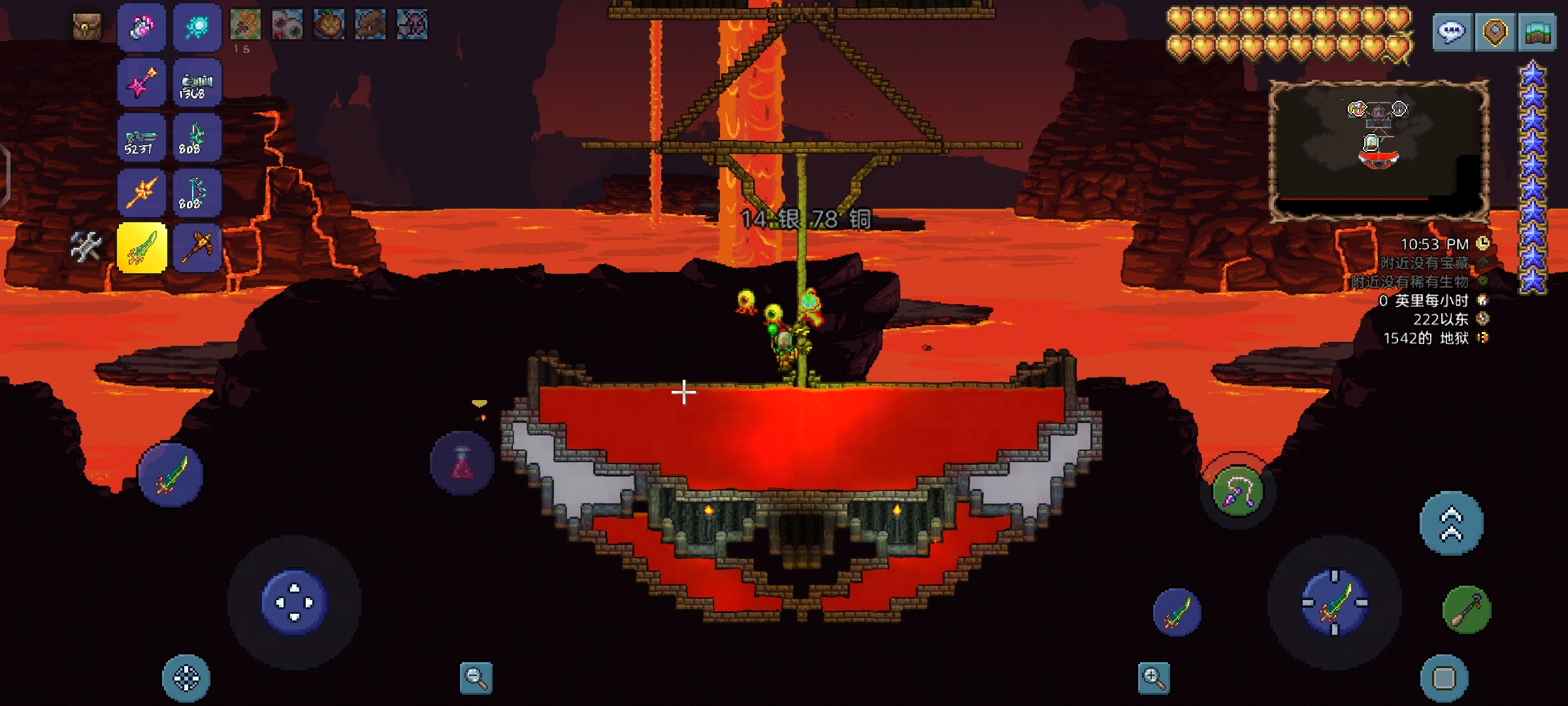Fire the grappling hook button
Image resolution: width=1568 pixels, height=706 pixels.
click(1237, 492)
